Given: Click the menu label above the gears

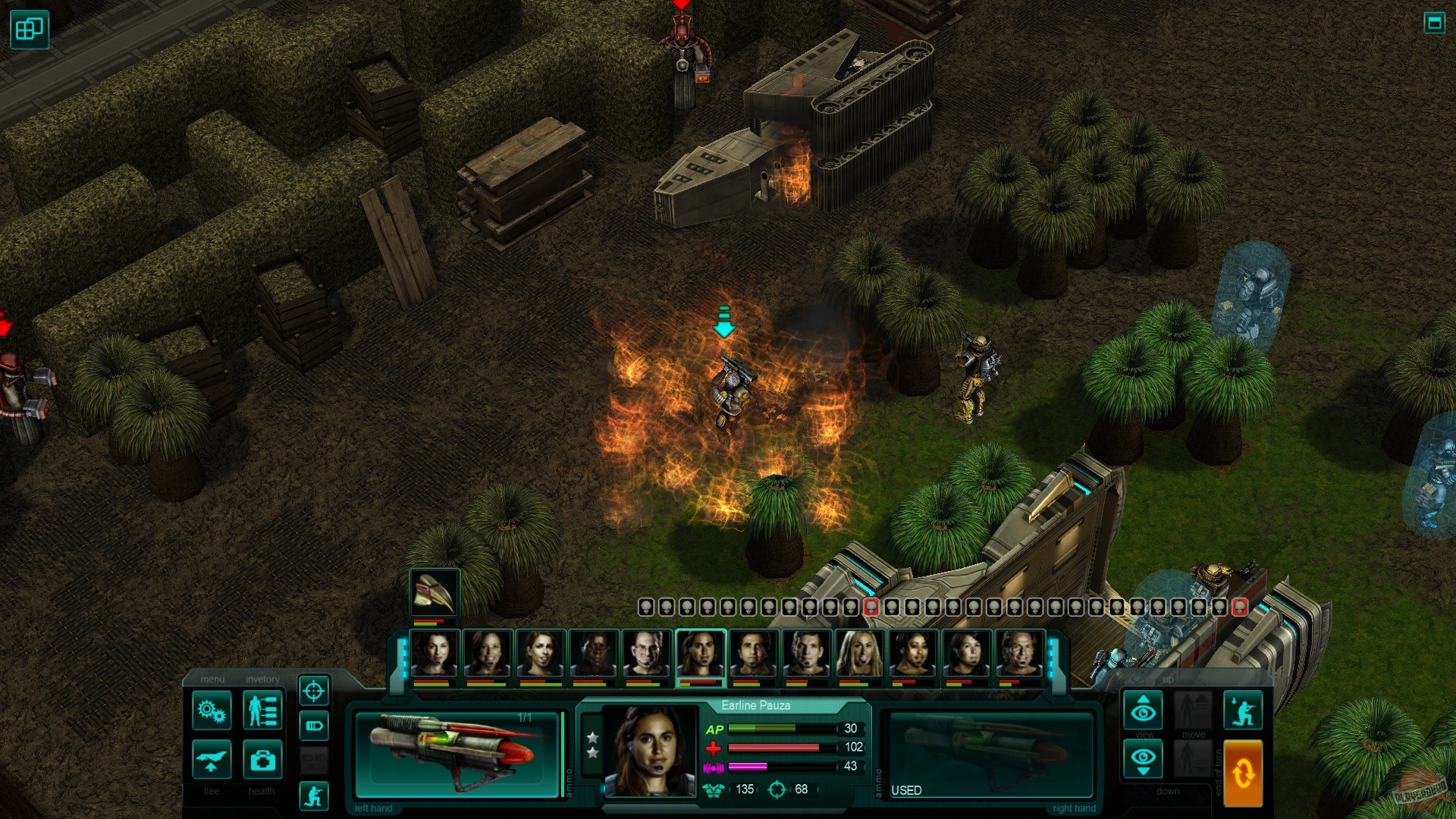Looking at the screenshot, I should 213,679.
